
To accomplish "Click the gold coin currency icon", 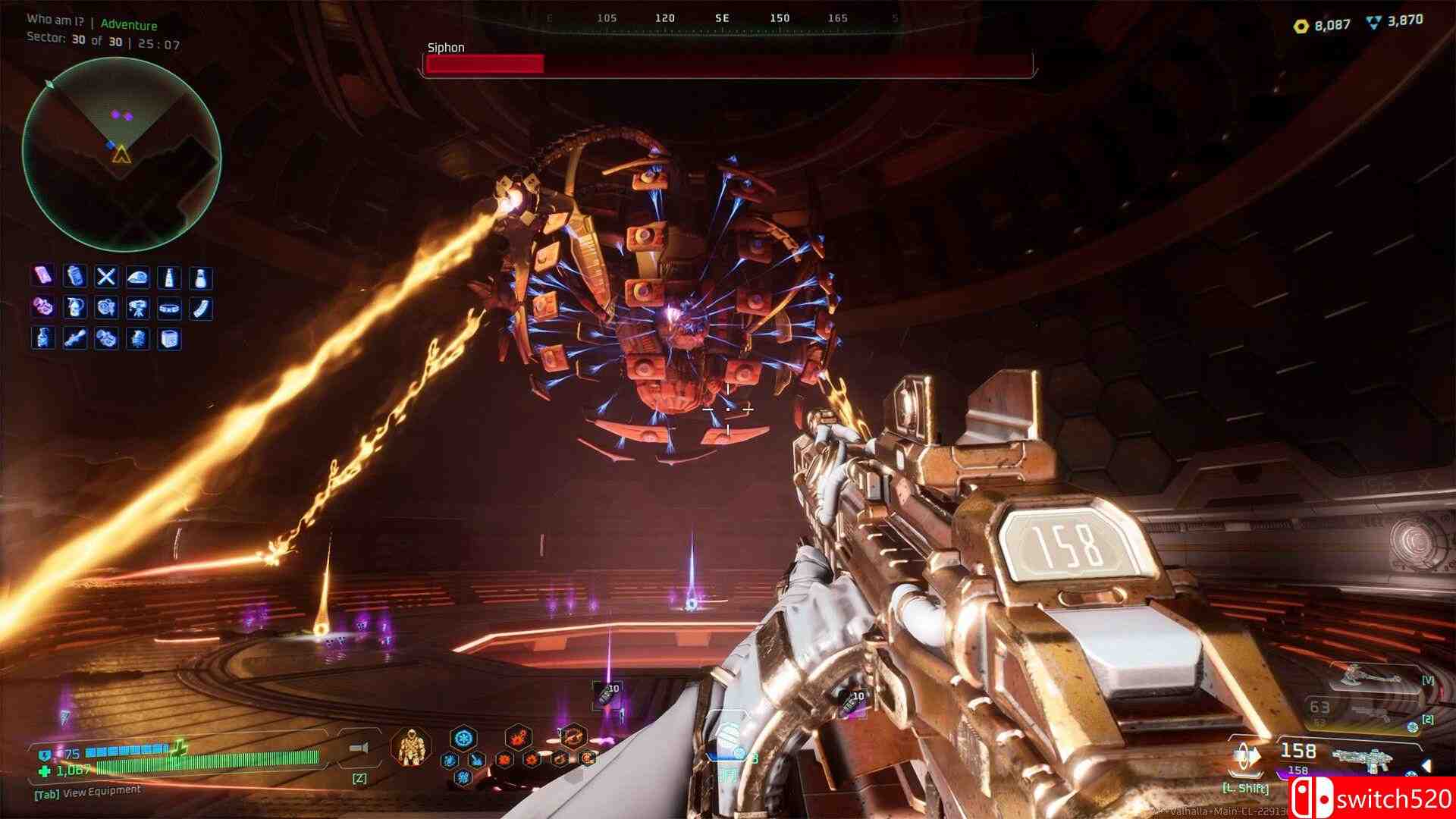I will (1301, 26).
